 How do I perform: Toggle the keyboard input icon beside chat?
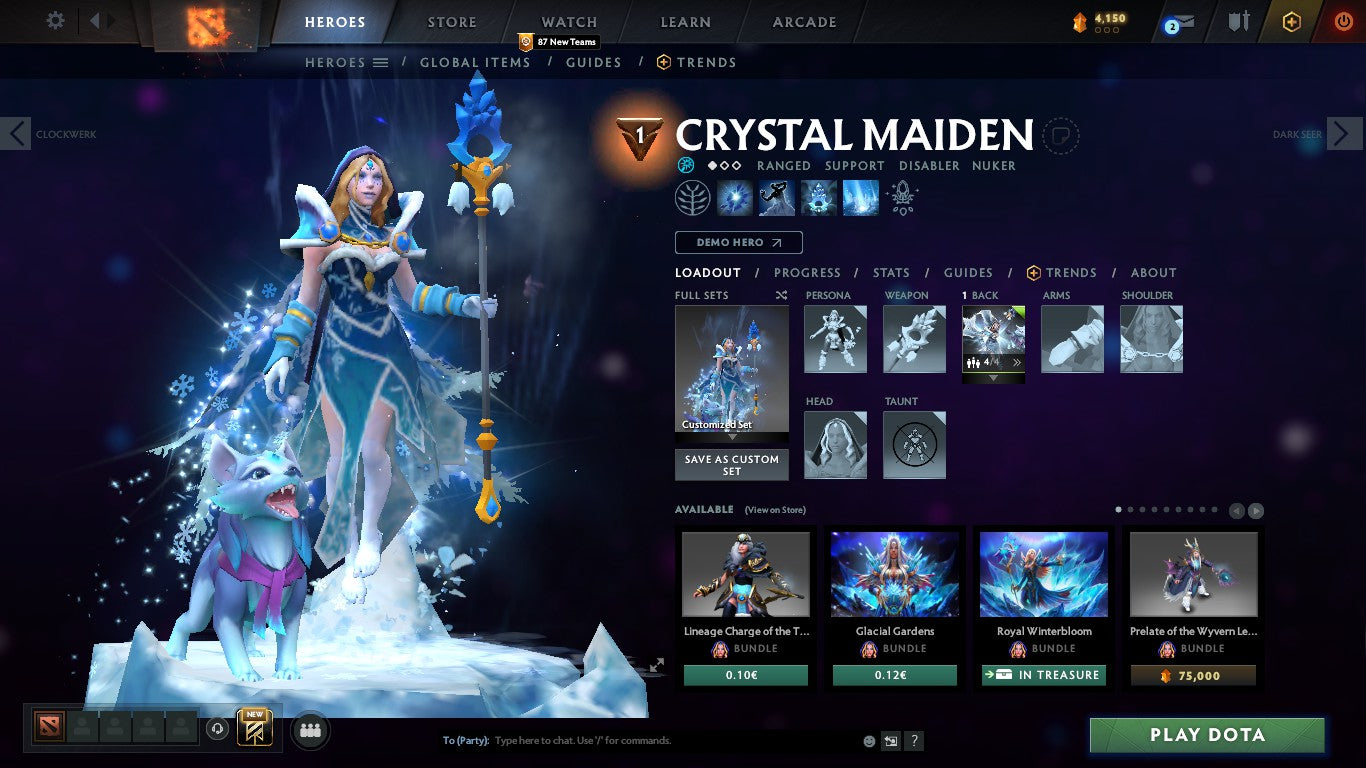tap(890, 740)
